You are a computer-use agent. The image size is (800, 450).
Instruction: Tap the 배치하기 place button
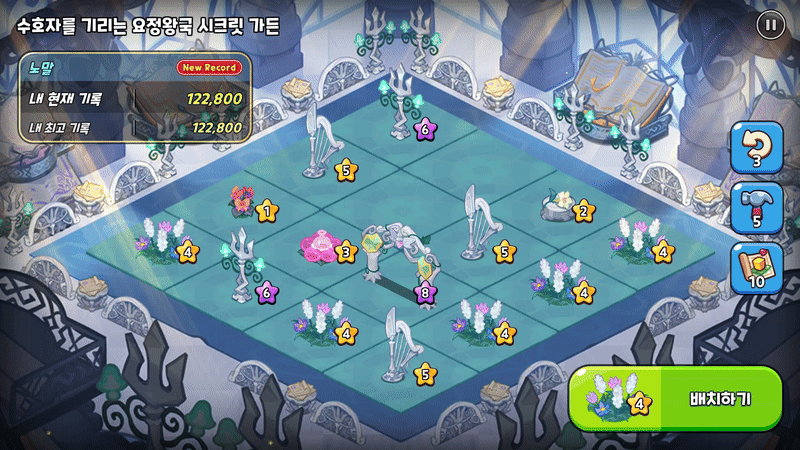click(675, 399)
